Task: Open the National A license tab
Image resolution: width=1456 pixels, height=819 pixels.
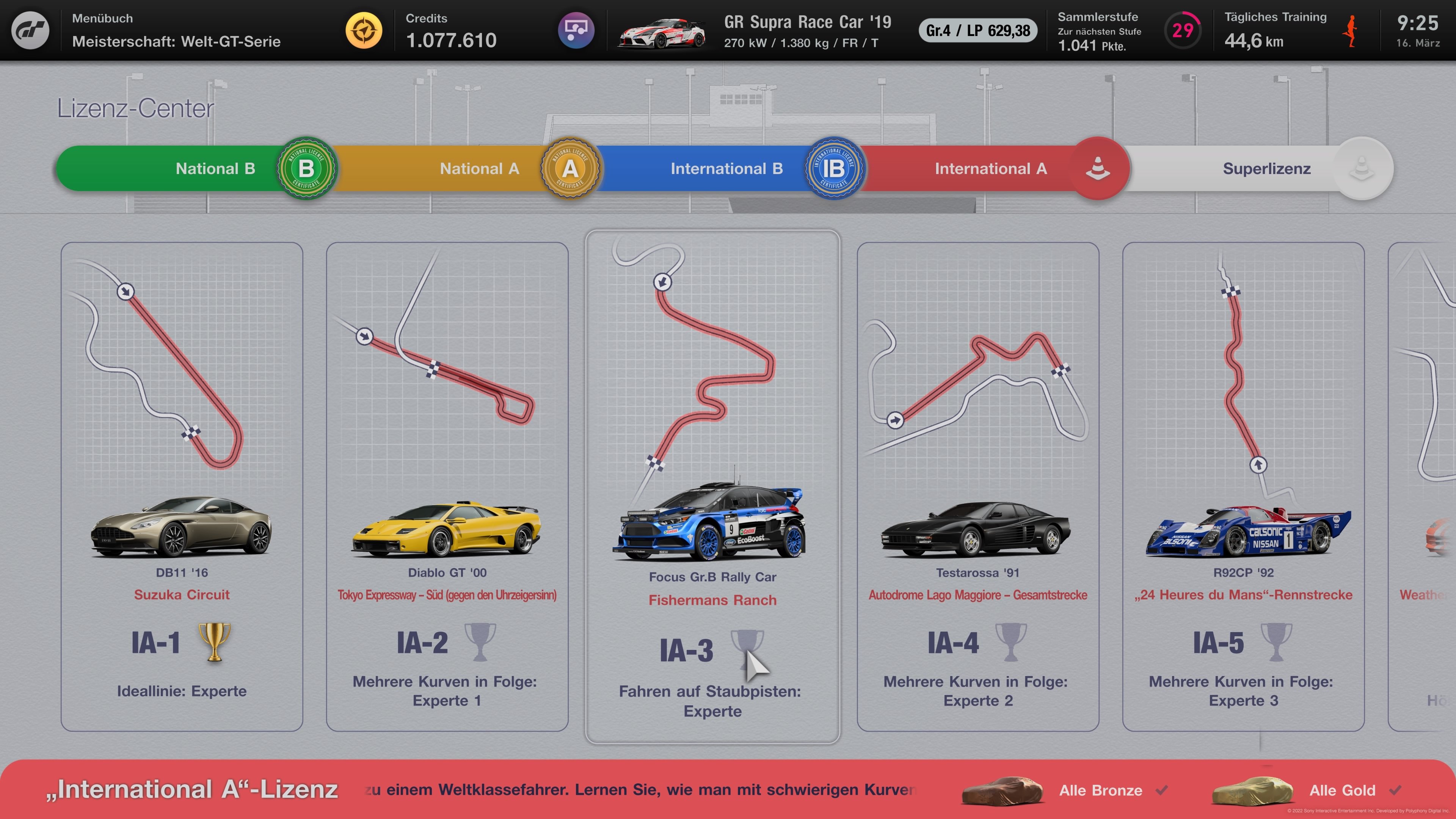Action: [478, 168]
